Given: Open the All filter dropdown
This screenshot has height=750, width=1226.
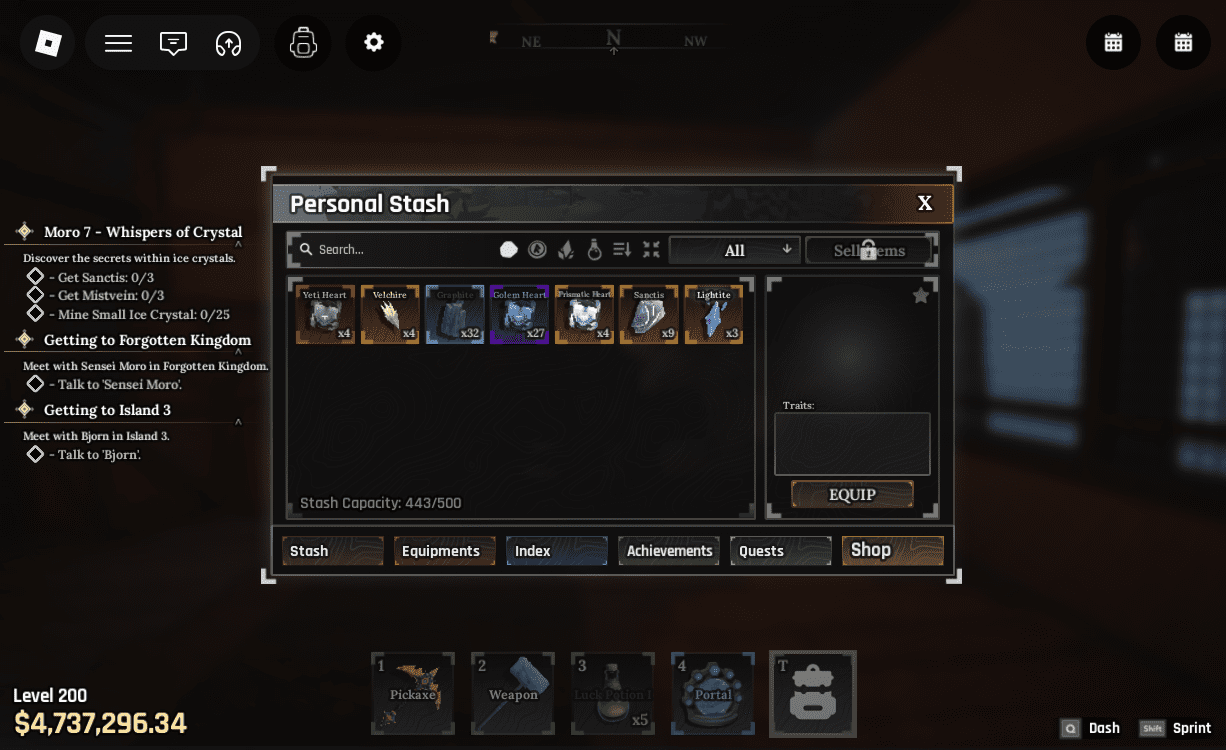Looking at the screenshot, I should click(x=734, y=250).
